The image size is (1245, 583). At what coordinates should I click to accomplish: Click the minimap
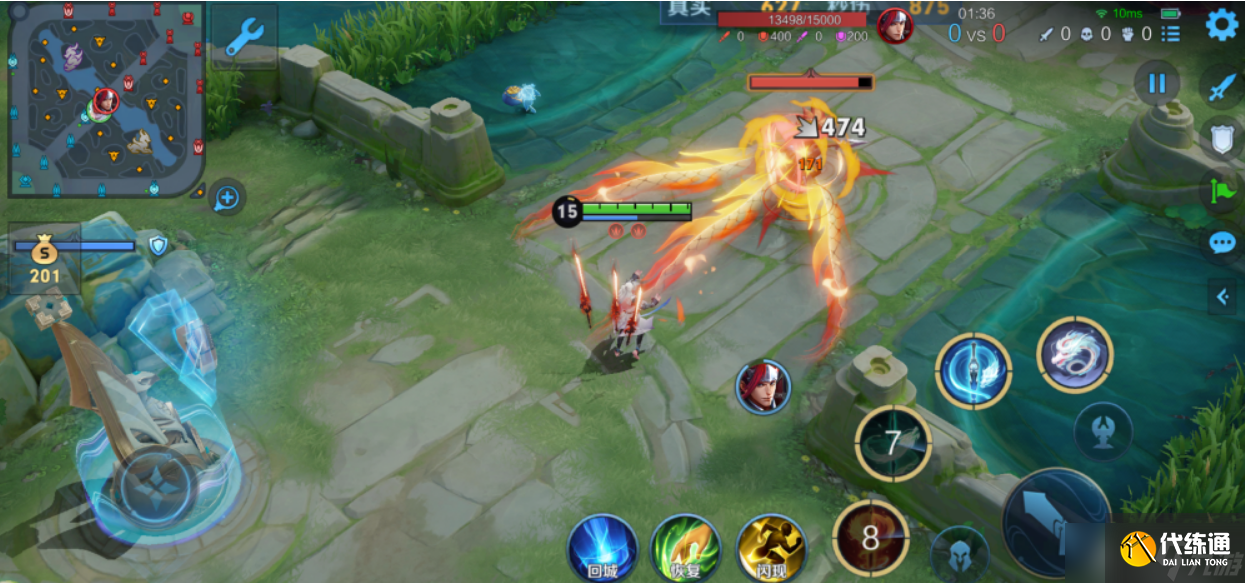pos(105,99)
